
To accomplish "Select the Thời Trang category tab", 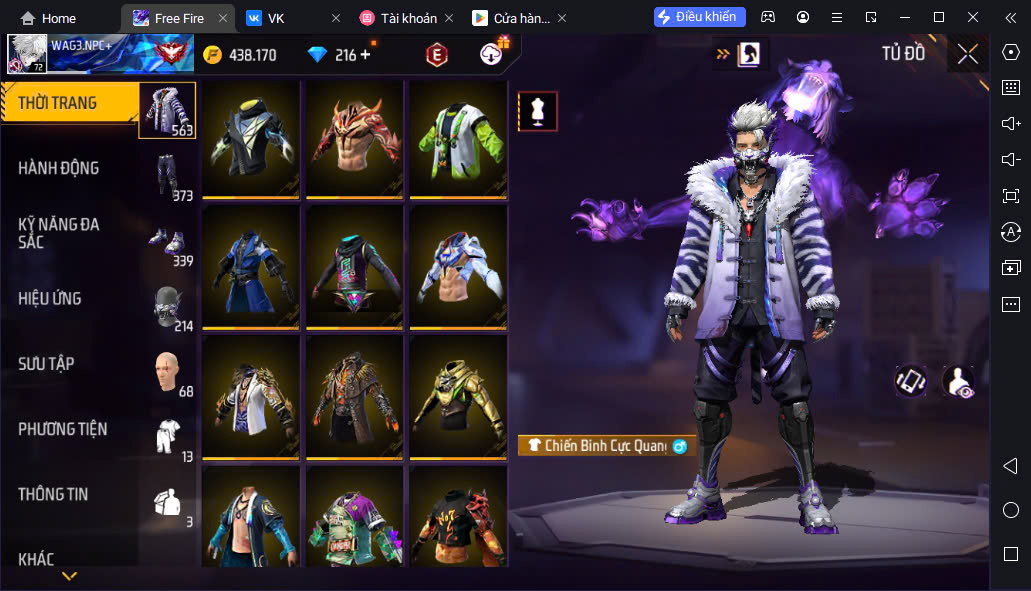I will coord(70,103).
